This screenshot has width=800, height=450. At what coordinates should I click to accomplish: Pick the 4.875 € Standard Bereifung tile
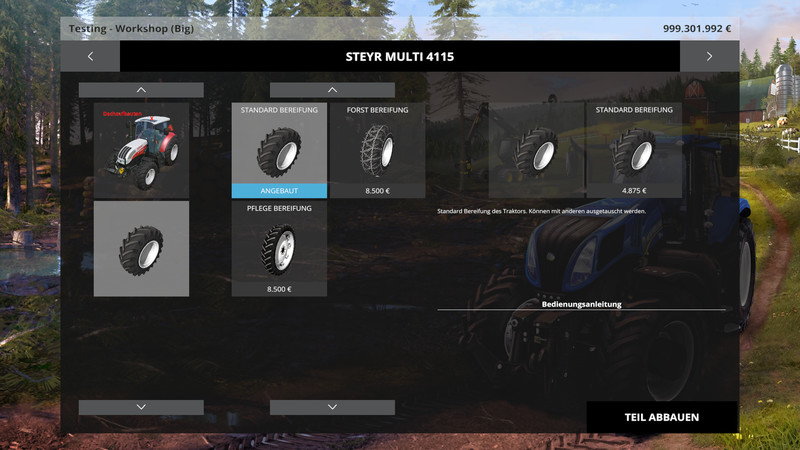[634, 150]
